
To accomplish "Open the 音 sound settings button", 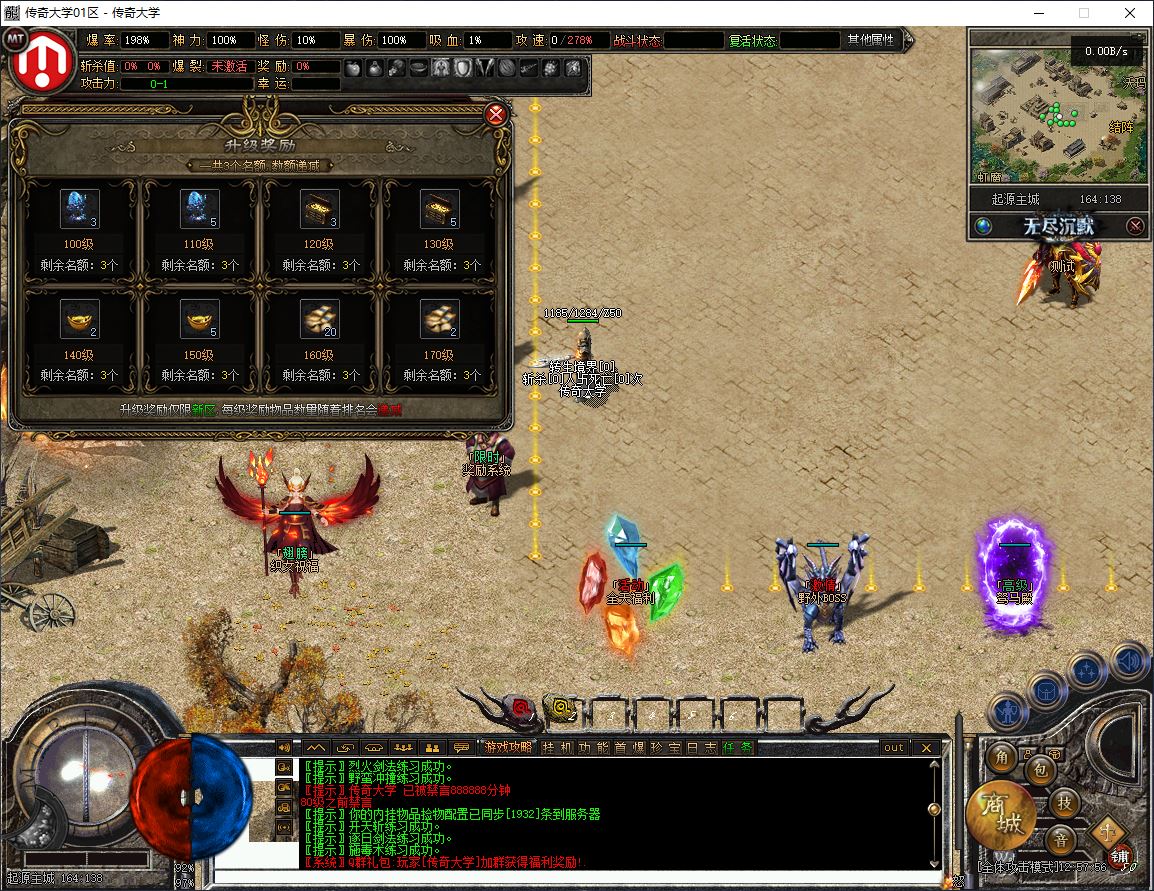I will coord(1061,838).
